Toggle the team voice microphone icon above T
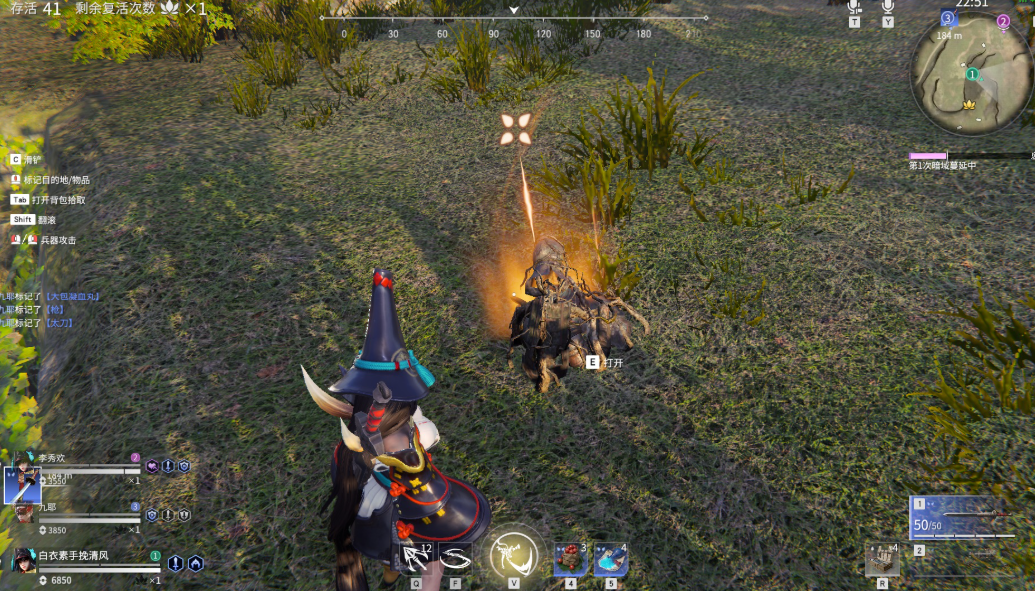Image resolution: width=1035 pixels, height=591 pixels. click(854, 6)
